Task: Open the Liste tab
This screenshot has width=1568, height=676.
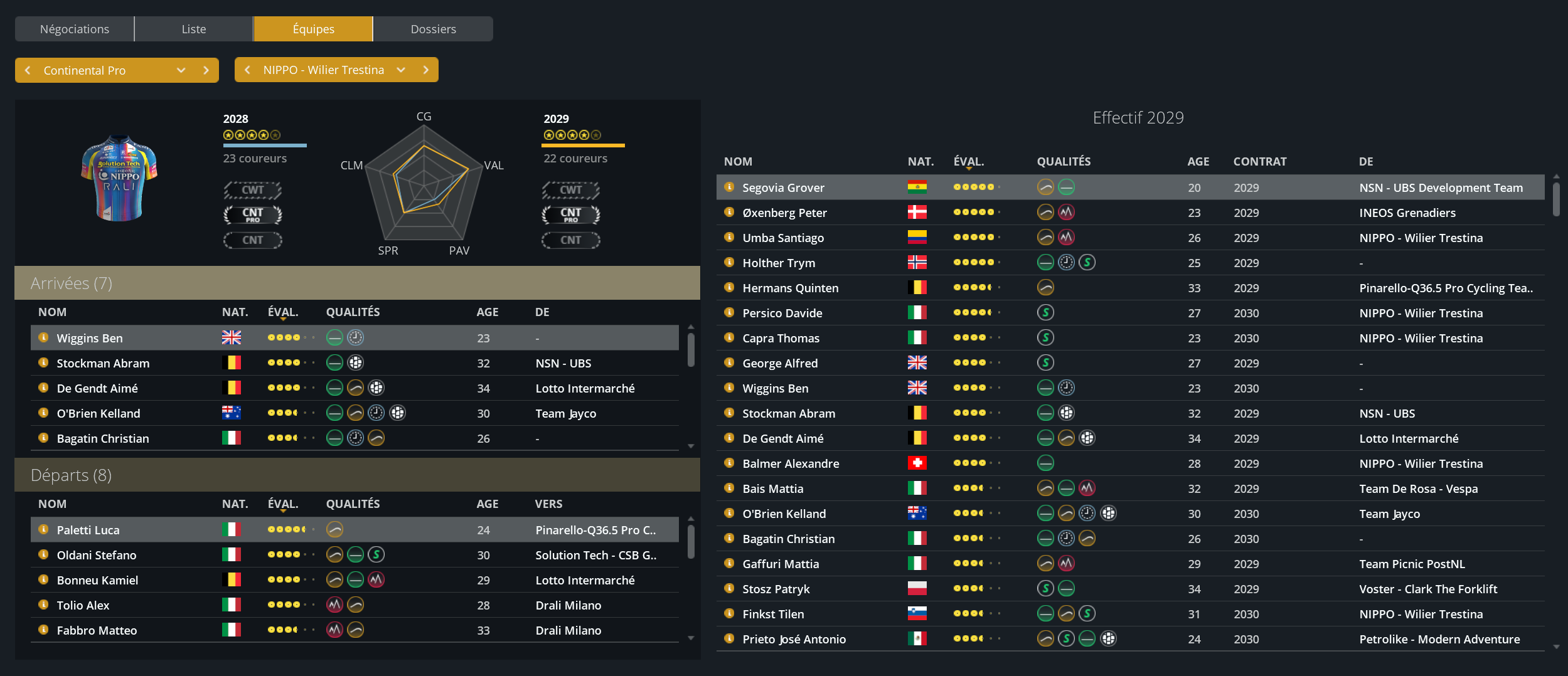Action: (x=193, y=29)
